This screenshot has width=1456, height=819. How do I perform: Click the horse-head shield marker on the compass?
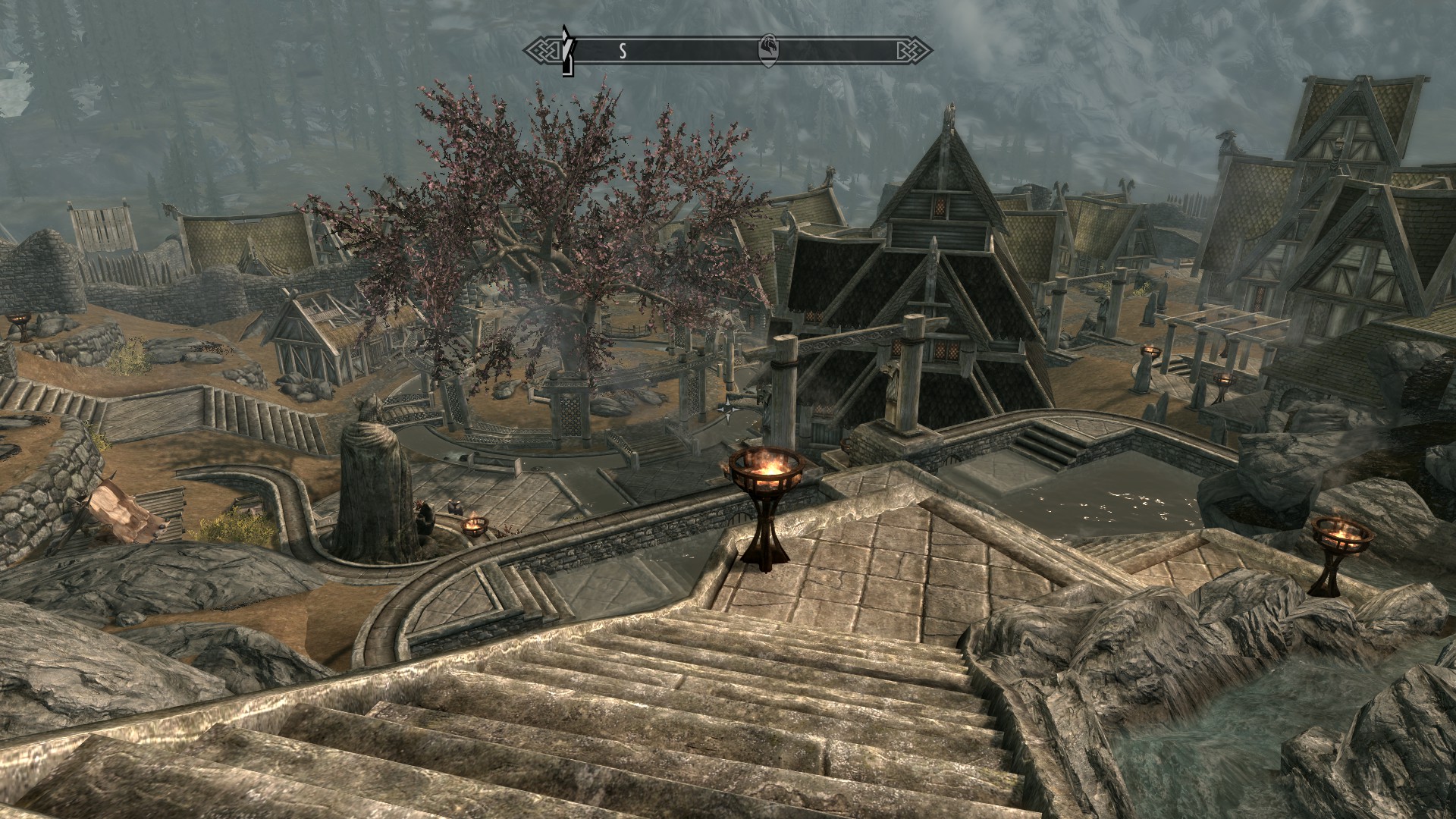tap(767, 51)
